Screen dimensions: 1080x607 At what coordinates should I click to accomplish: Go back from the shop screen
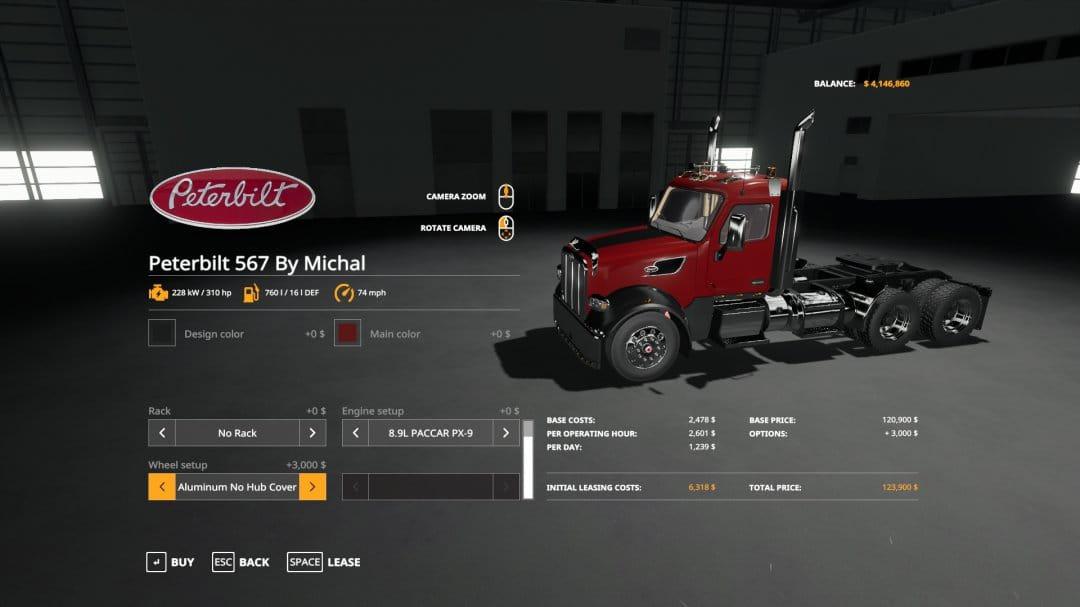241,562
